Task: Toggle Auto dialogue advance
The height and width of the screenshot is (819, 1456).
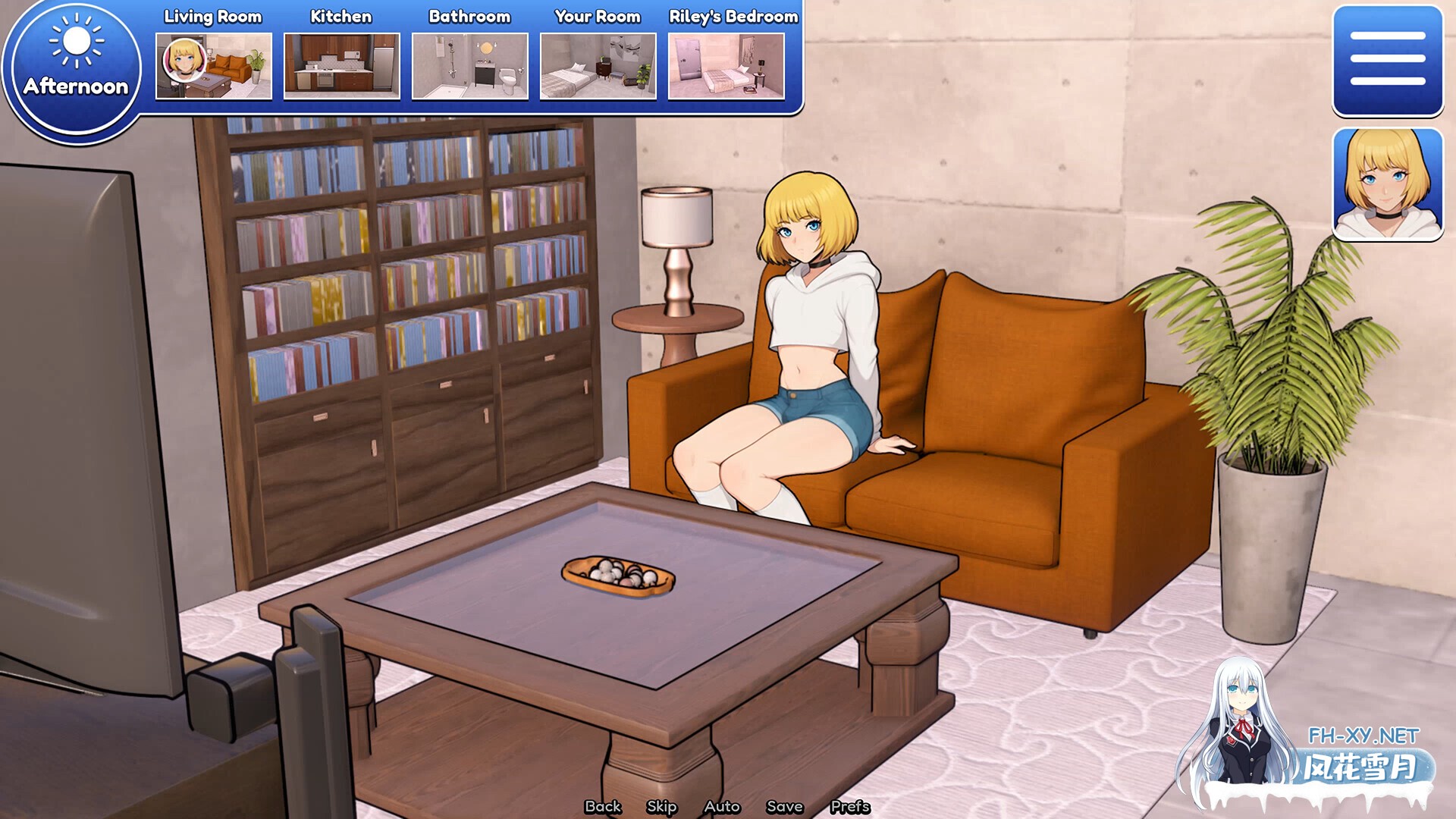Action: click(x=721, y=807)
